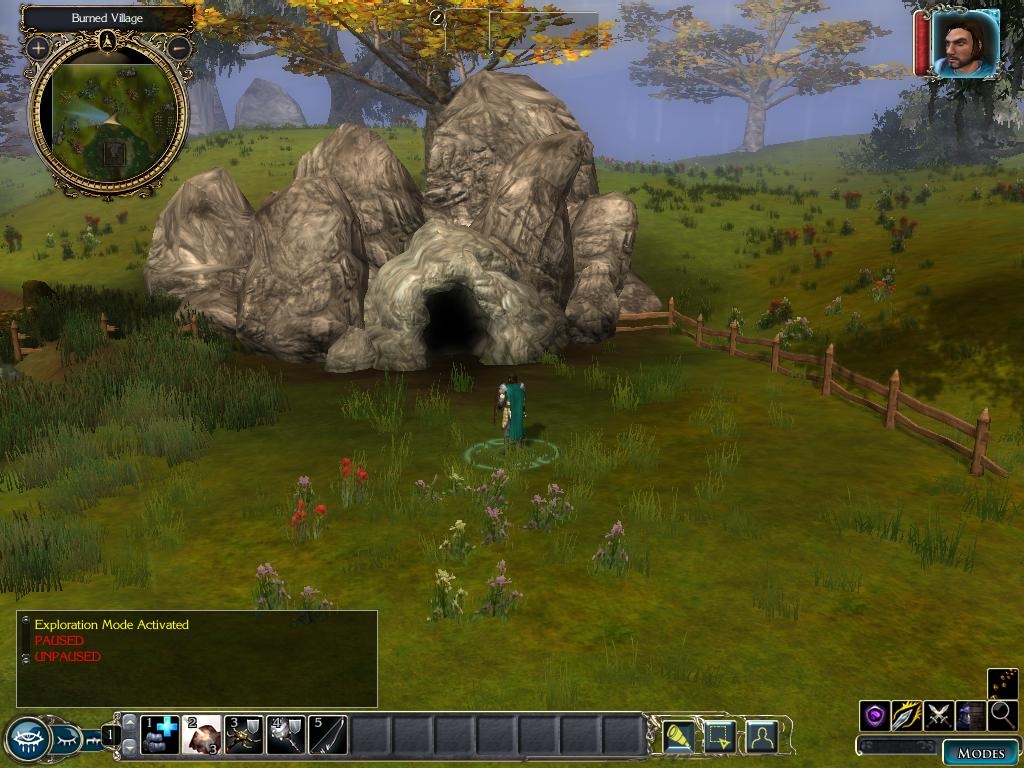Open the character silhouette button
This screenshot has width=1024, height=768.
click(x=762, y=736)
